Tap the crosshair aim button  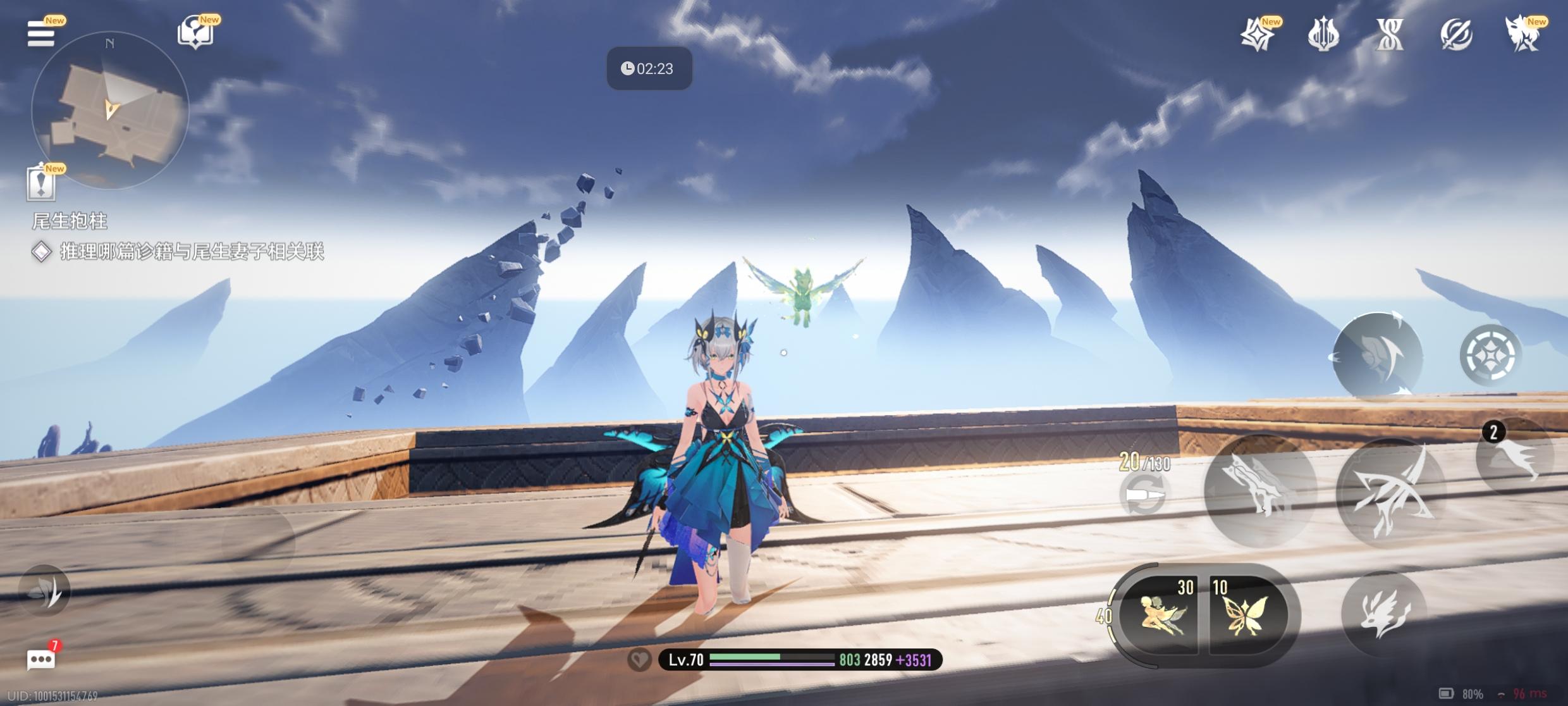point(1490,355)
